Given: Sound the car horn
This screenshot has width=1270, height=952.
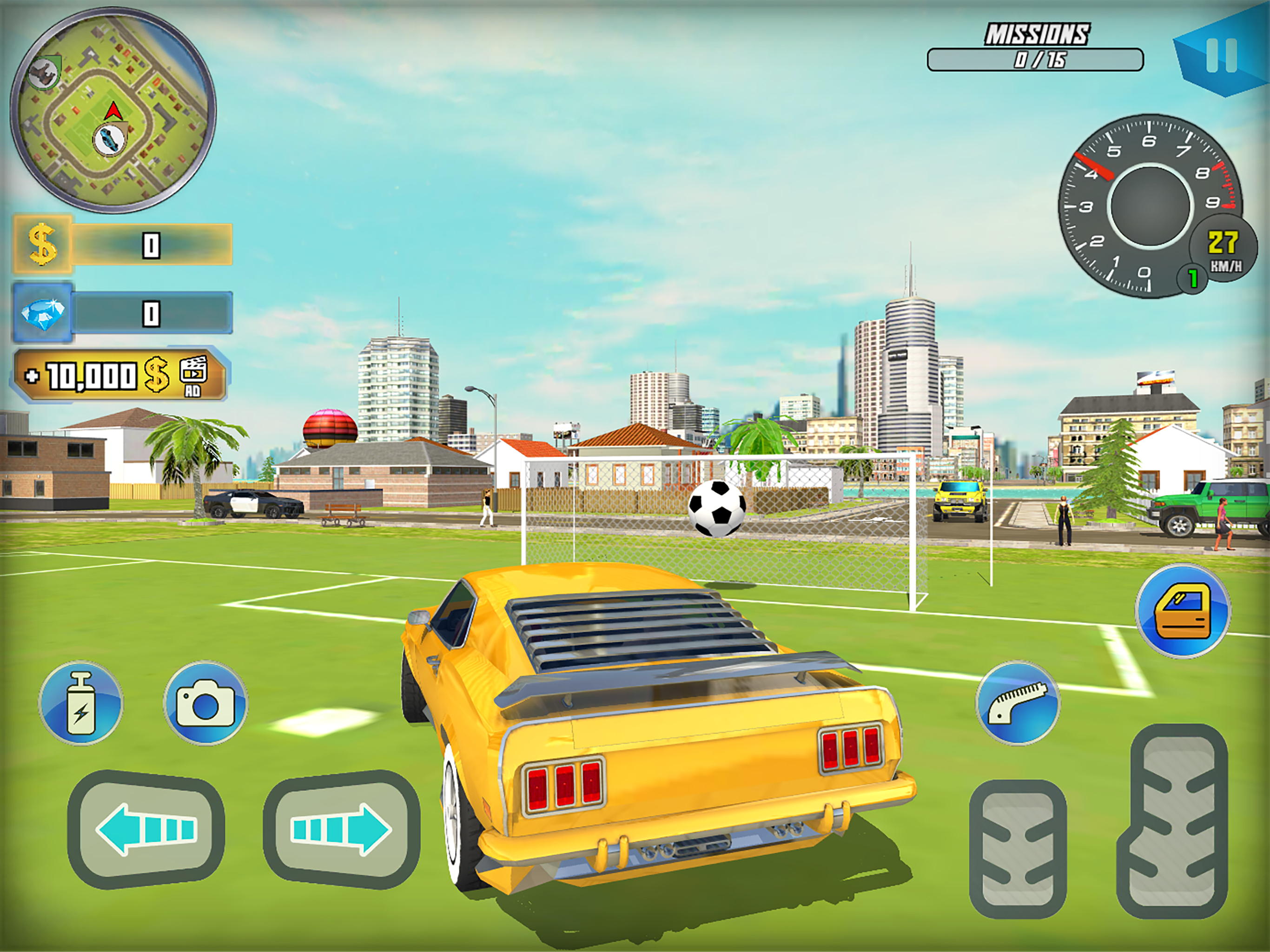Looking at the screenshot, I should coord(1018,703).
